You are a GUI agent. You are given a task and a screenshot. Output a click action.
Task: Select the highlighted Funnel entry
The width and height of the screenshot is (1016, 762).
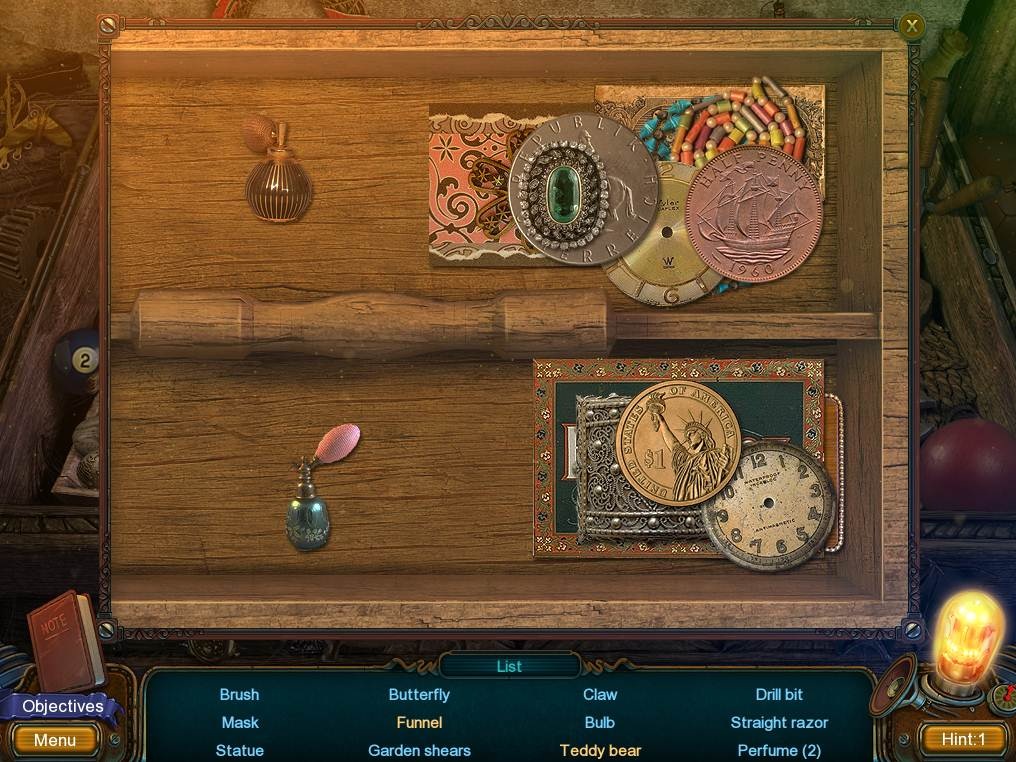pyautogui.click(x=419, y=722)
